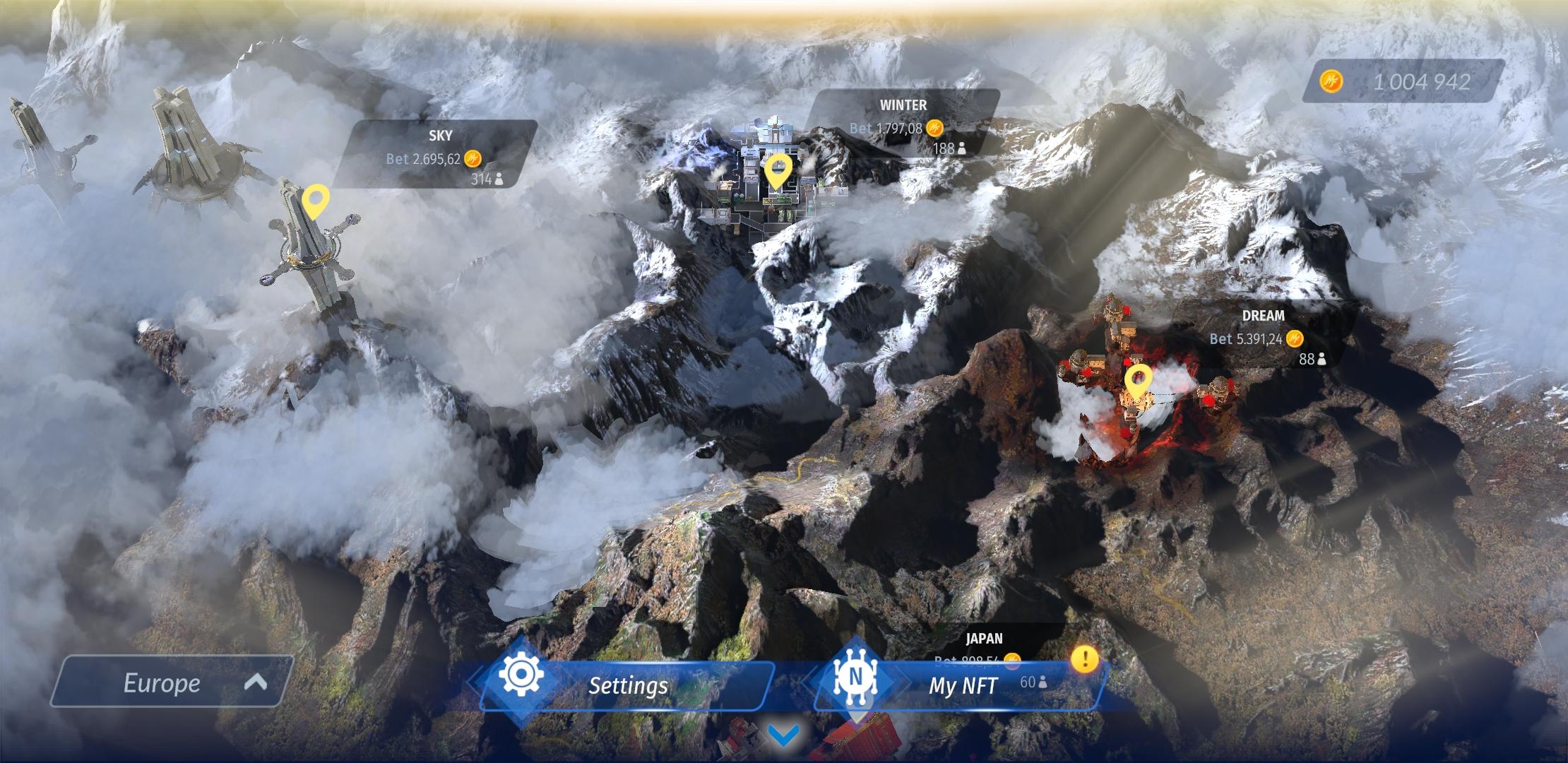Open the region list labeled Europe
The height and width of the screenshot is (763, 1568).
(x=162, y=682)
